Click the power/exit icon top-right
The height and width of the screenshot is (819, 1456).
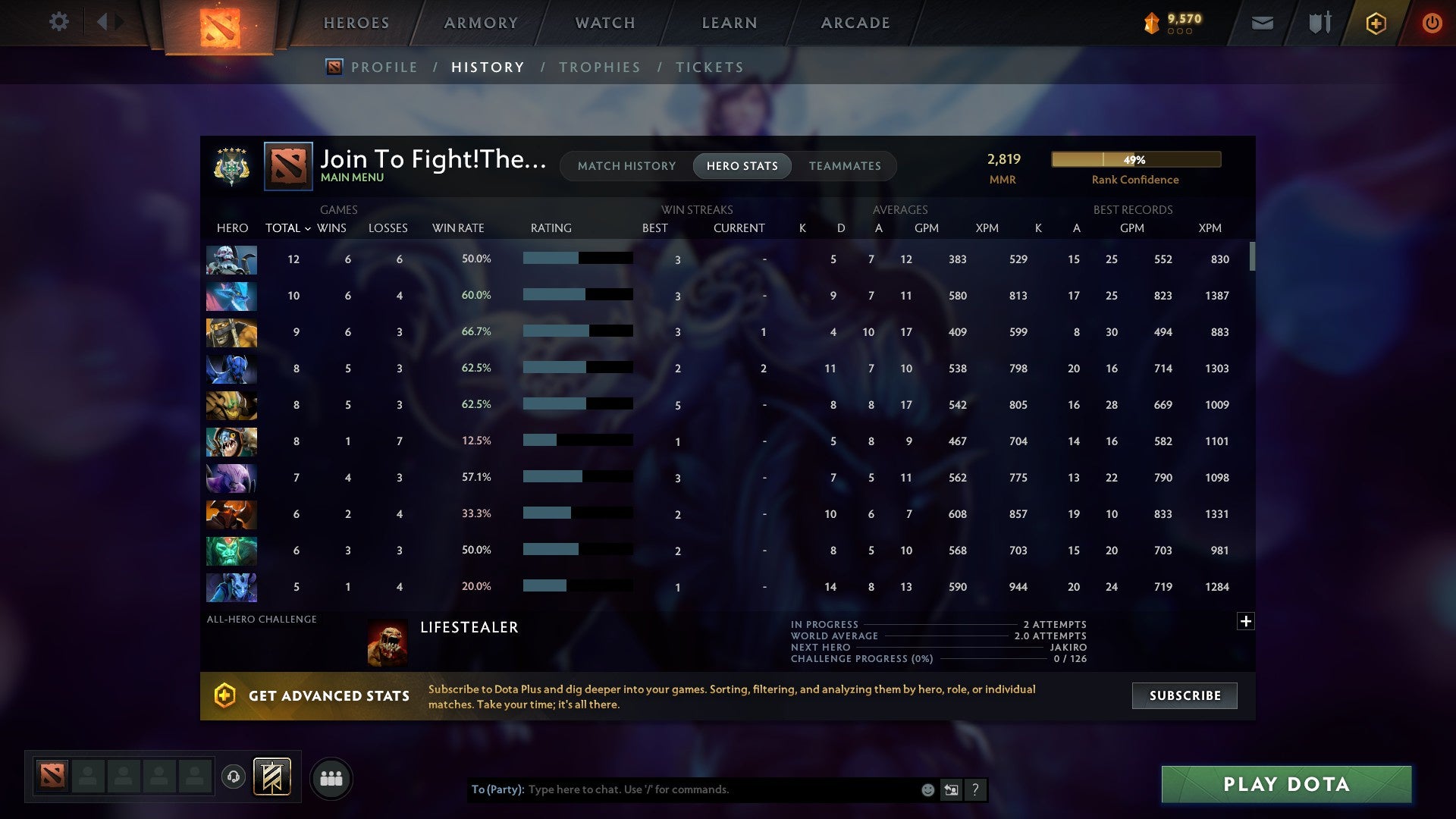click(x=1432, y=23)
